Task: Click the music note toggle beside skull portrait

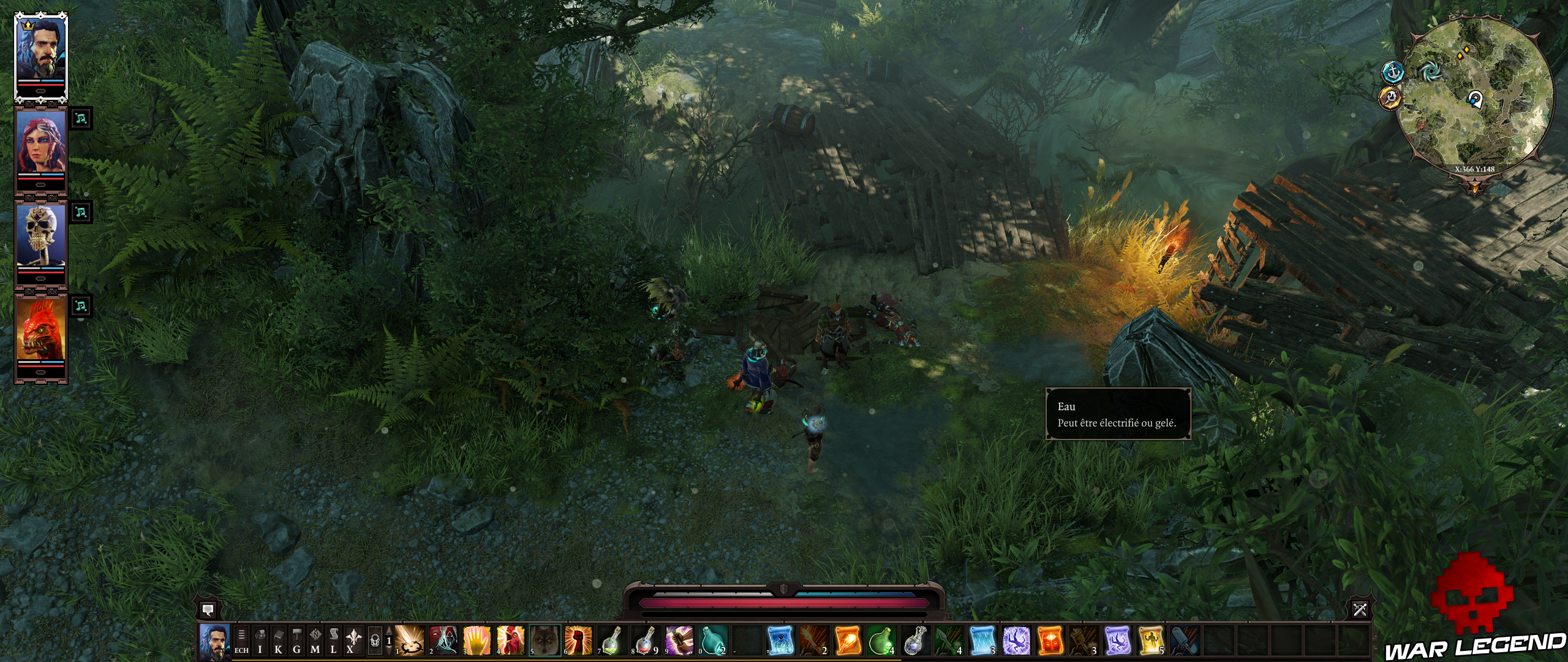Action: pos(81,211)
